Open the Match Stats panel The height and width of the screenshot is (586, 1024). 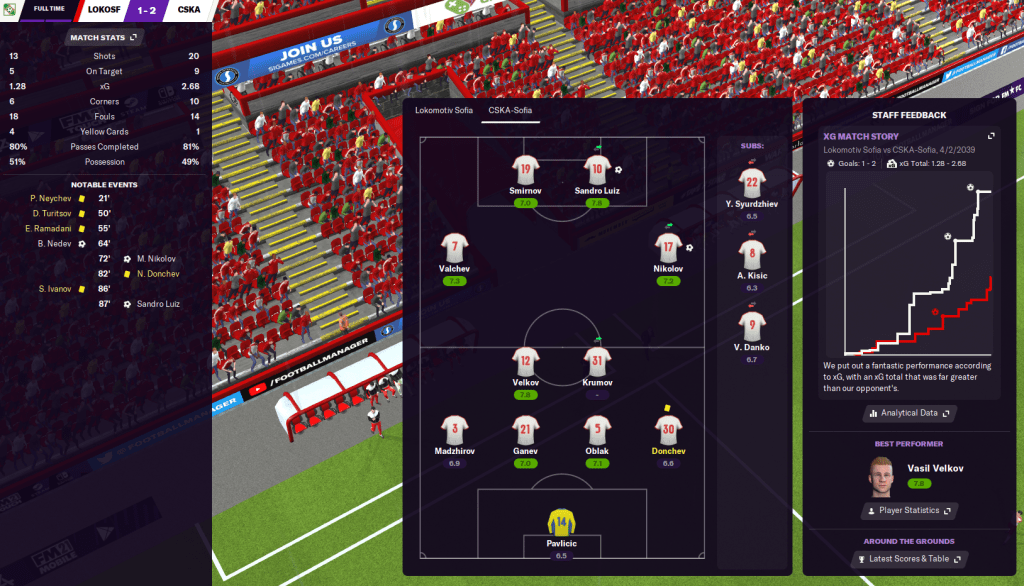tap(105, 38)
